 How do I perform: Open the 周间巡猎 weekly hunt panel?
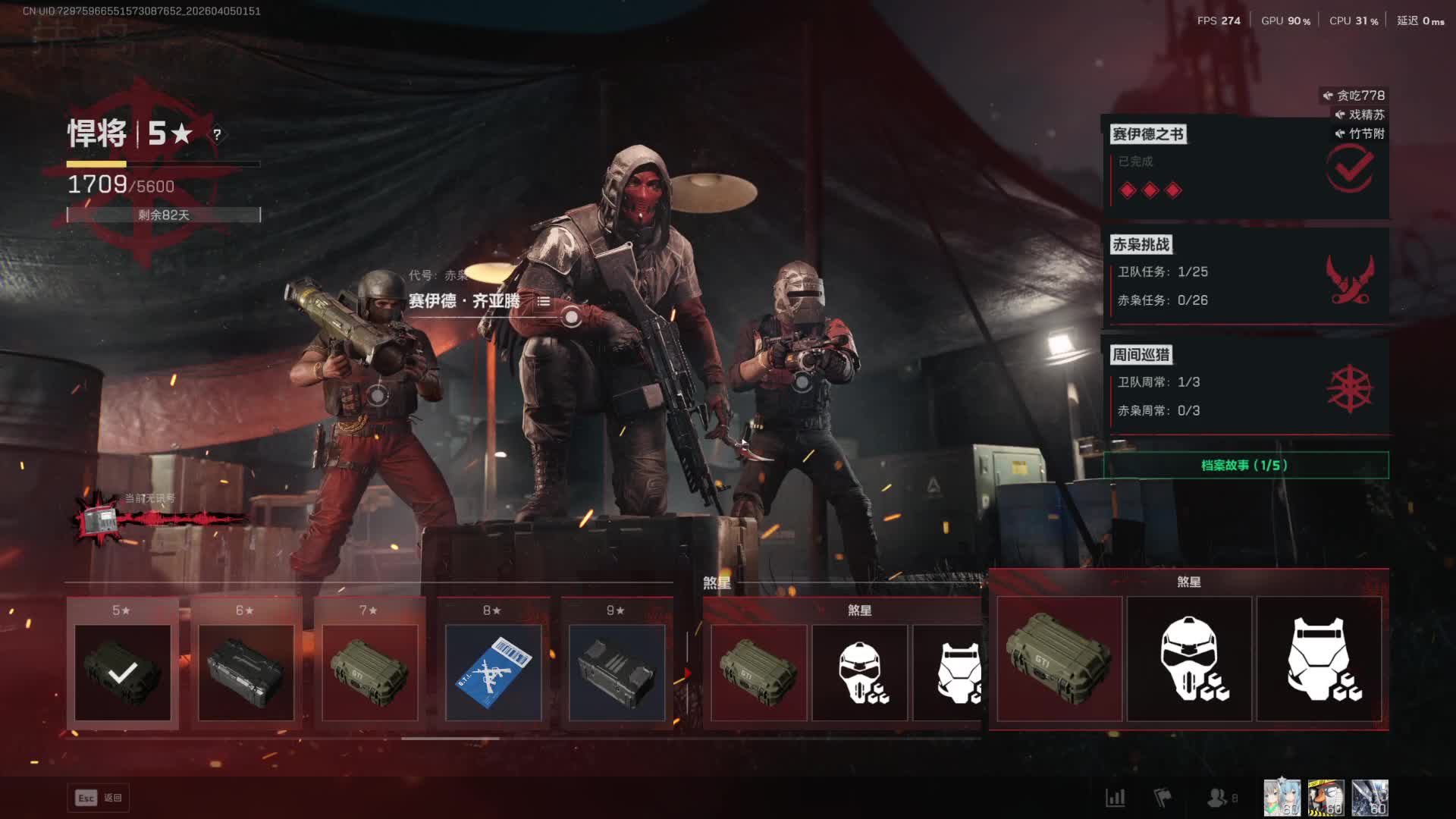pyautogui.click(x=1245, y=387)
